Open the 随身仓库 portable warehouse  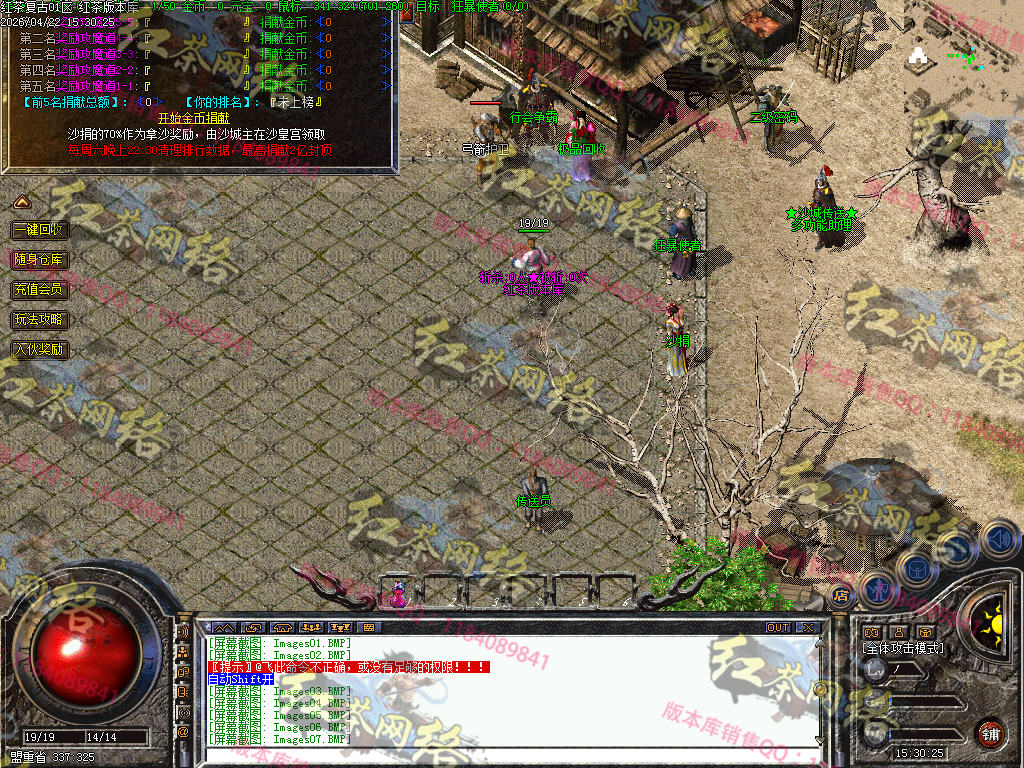click(39, 259)
